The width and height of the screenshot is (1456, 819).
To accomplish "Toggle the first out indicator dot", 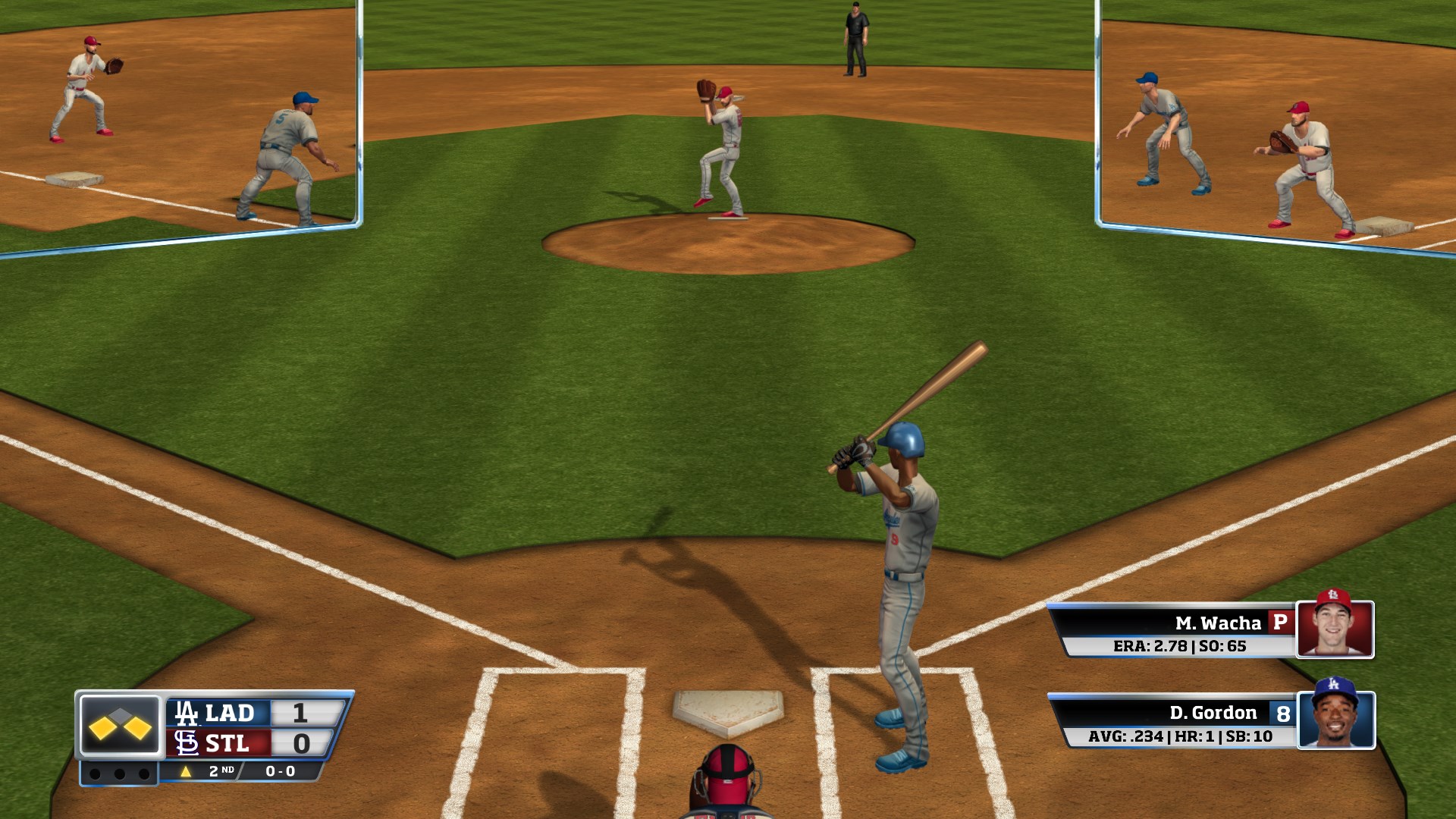I will 96,776.
